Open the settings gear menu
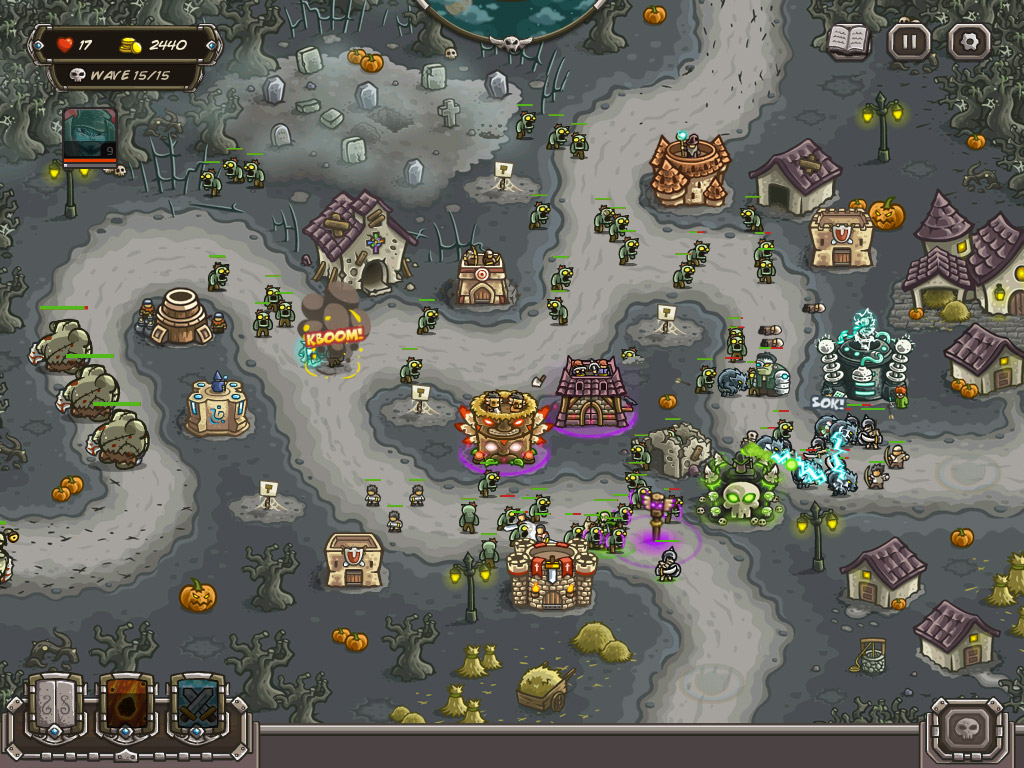 (968, 42)
